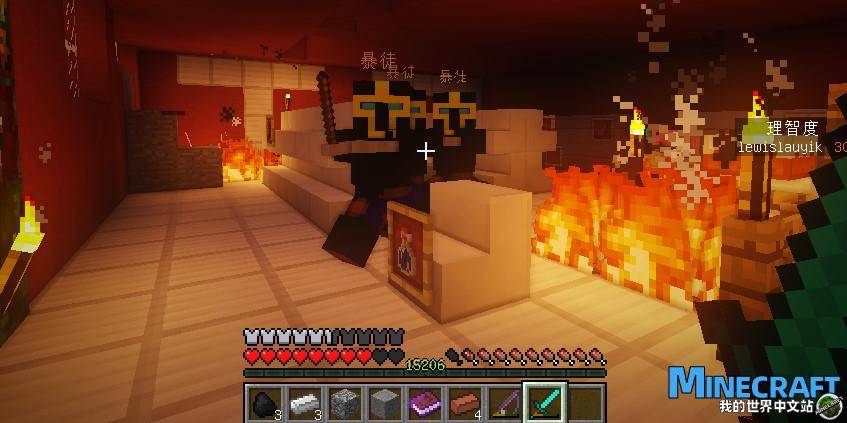Switch to the fishing rod slot
Screen dimensions: 847x423
[x=503, y=403]
